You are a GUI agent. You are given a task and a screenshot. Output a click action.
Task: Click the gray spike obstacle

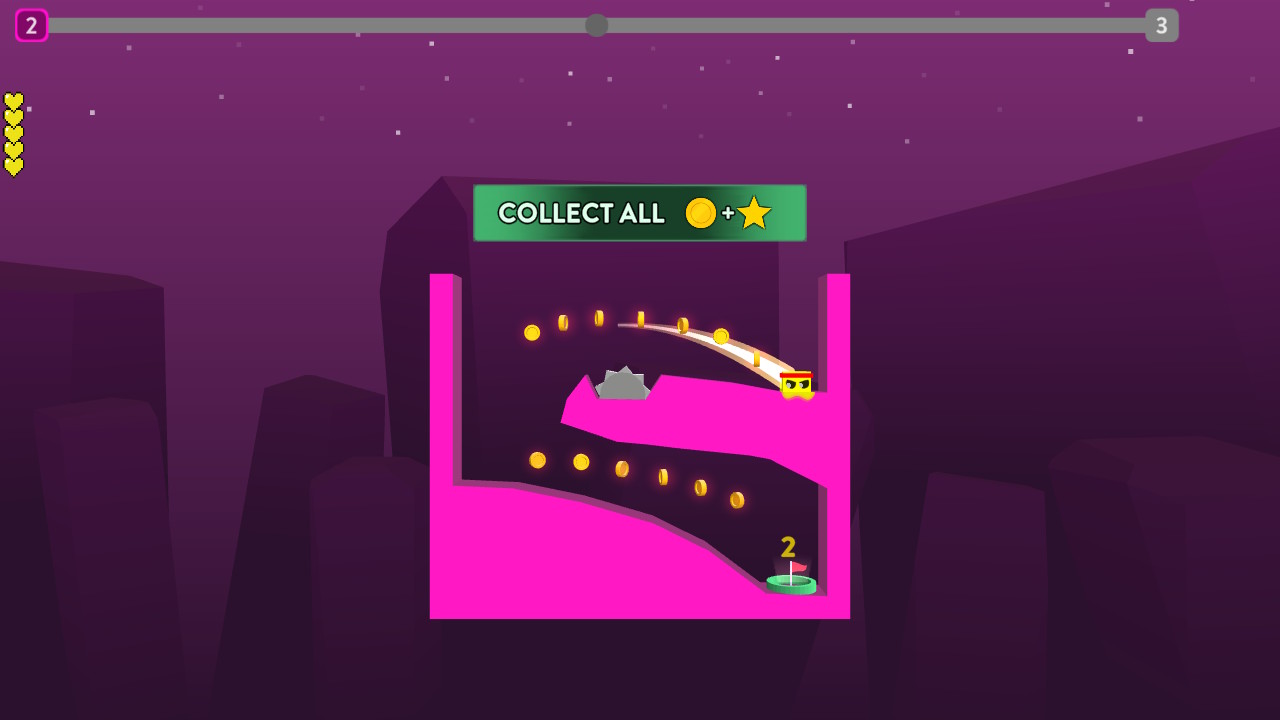click(622, 382)
